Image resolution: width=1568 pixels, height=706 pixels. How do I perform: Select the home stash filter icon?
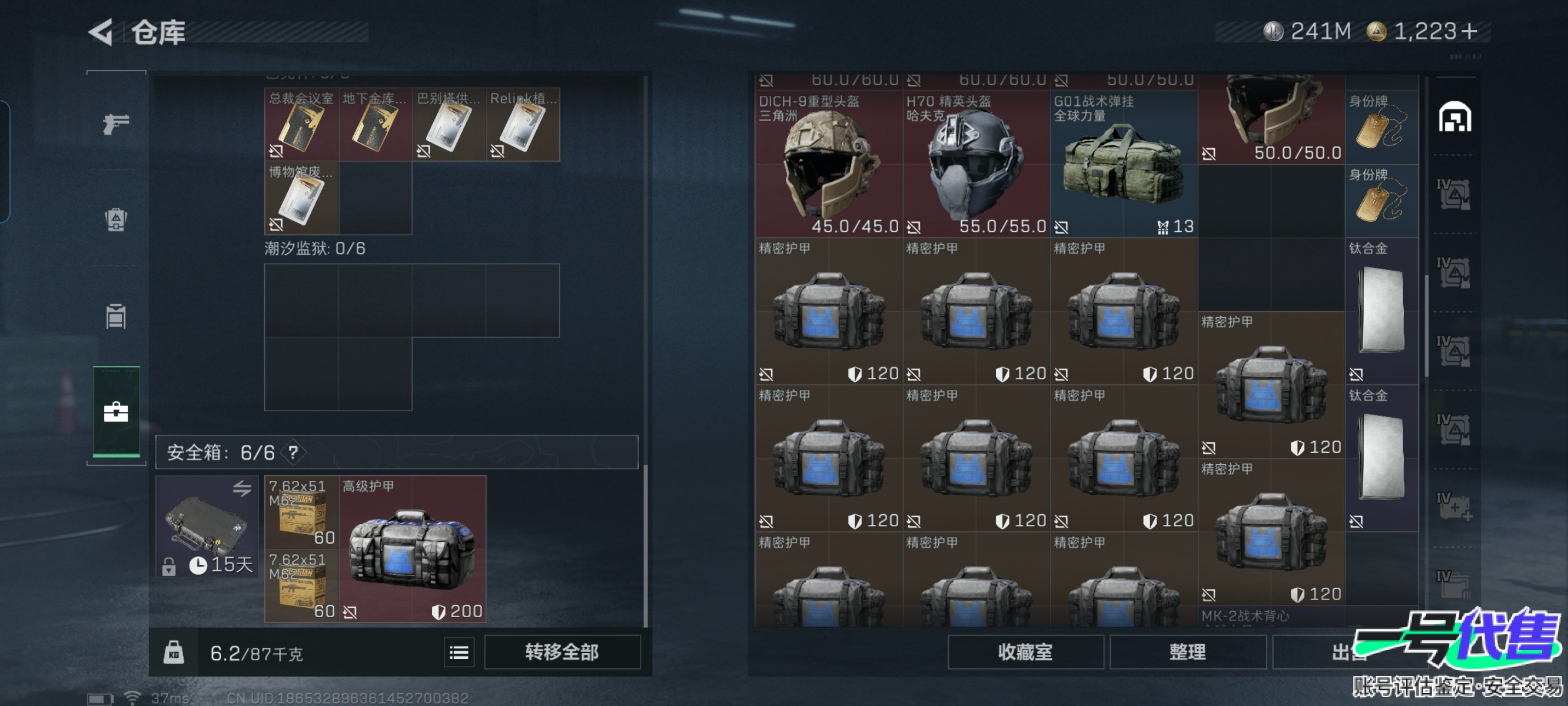[1454, 118]
